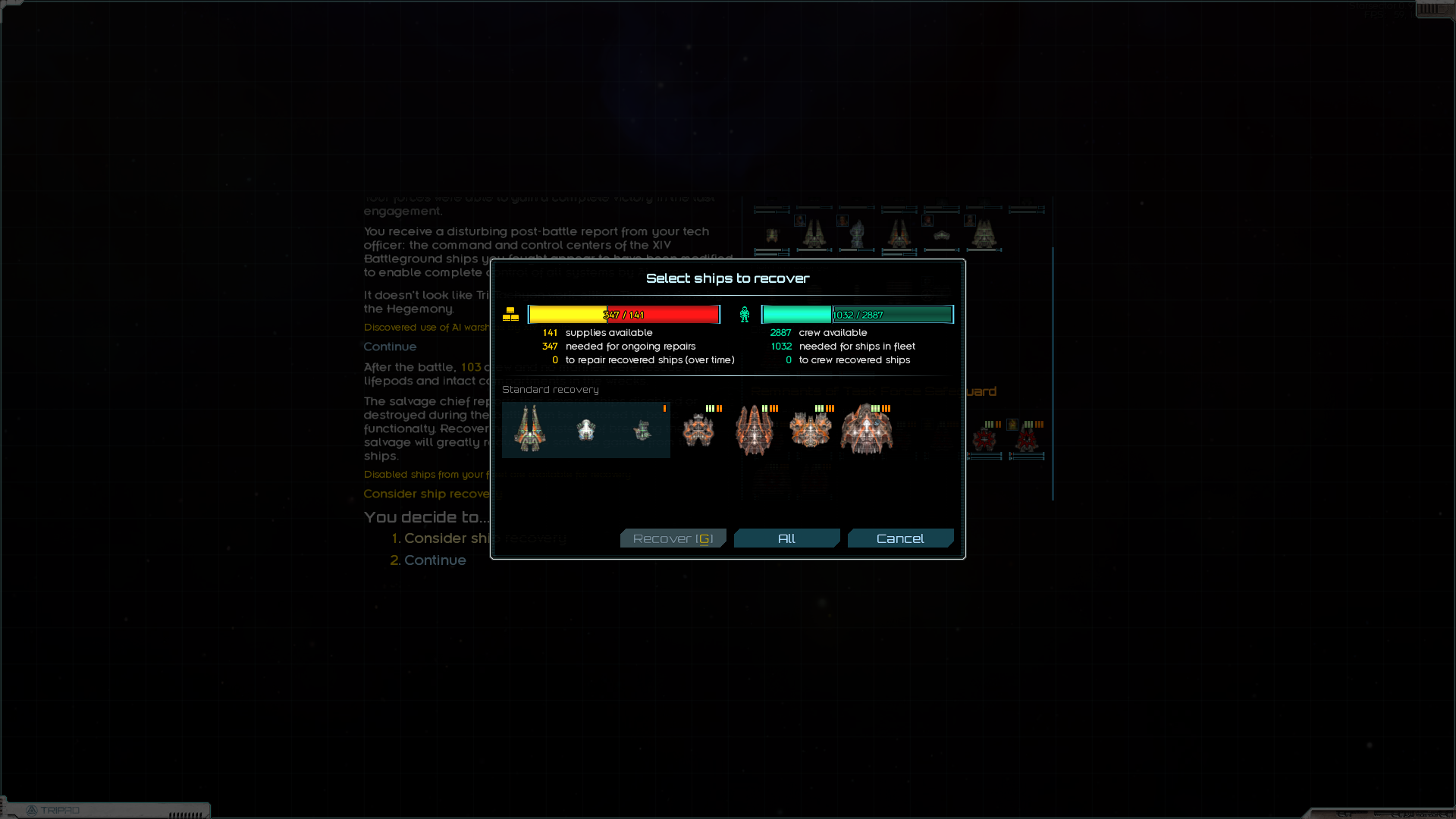Viewport: 1456px width, 819px height.
Task: Click the small white shuttle wreck icon
Action: tap(585, 429)
